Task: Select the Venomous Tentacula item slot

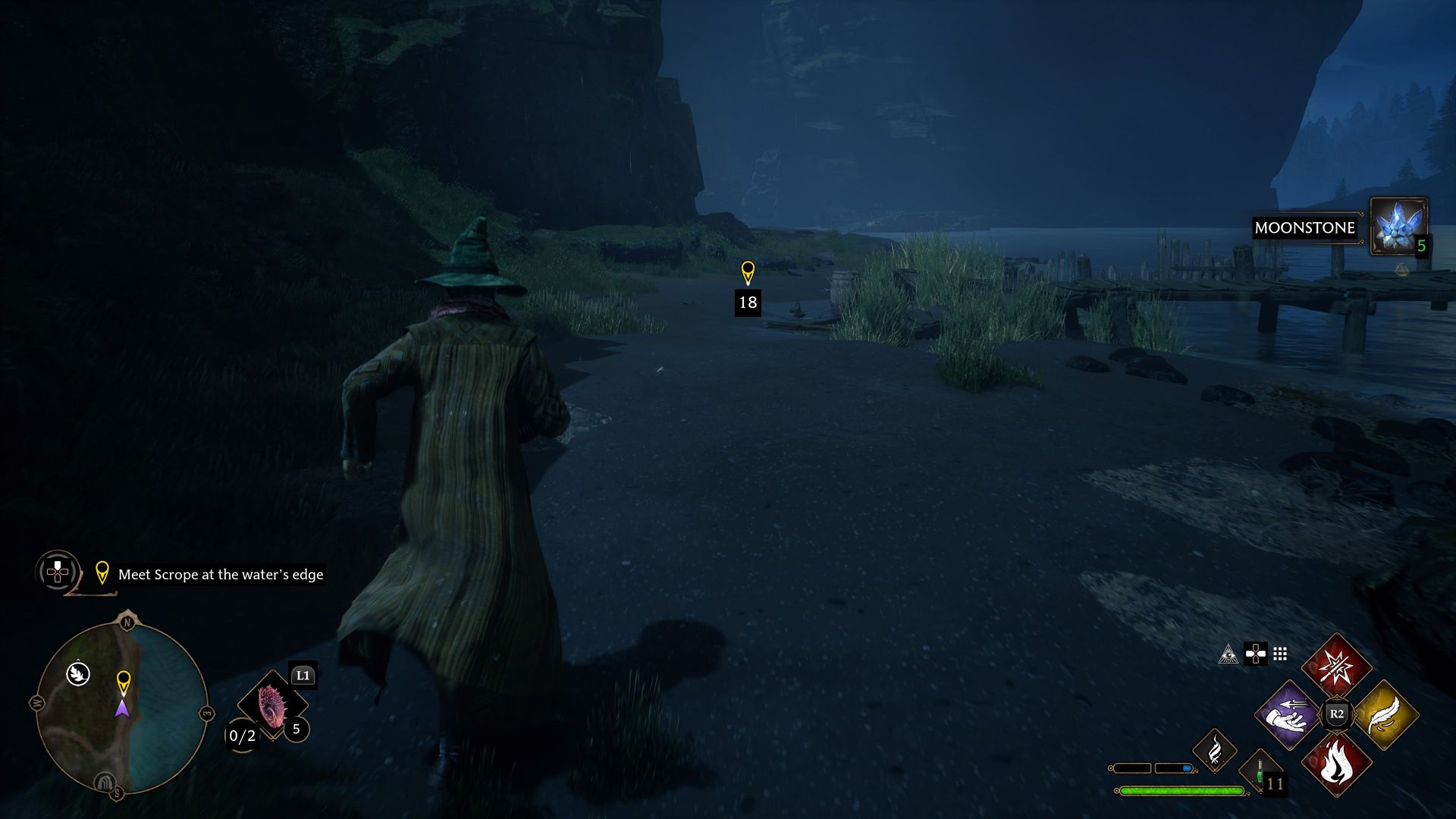Action: coord(271,705)
